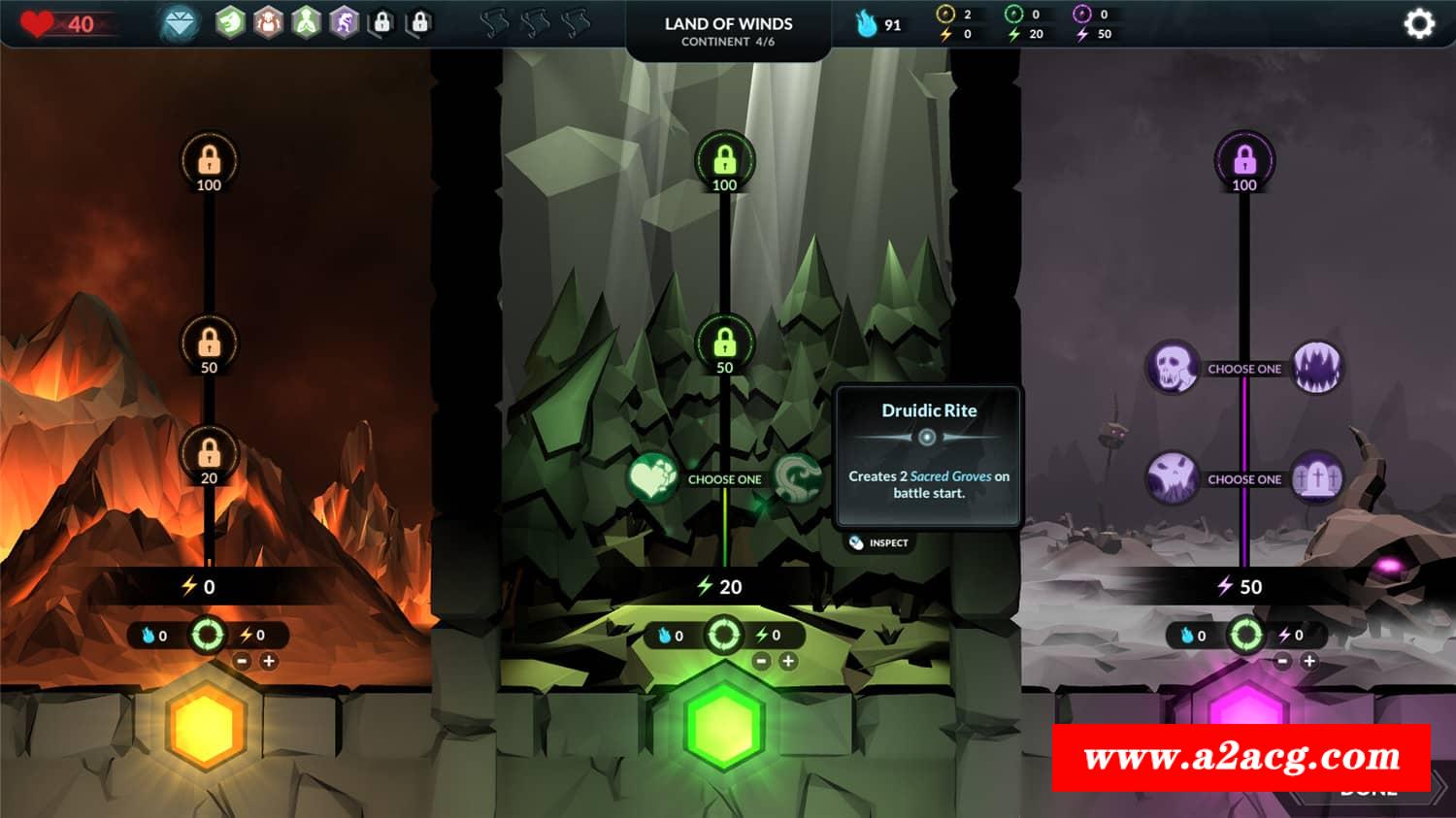Select the fire realm's locked 100 node
Screen dimensions: 1456x818
pos(209,160)
